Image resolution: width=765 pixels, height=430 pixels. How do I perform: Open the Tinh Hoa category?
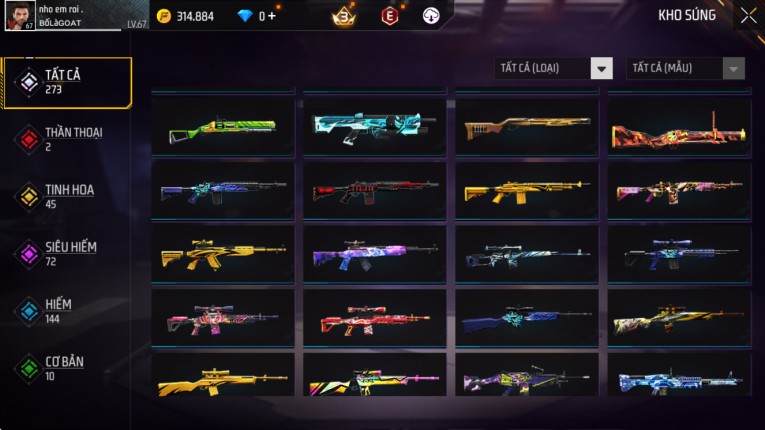coord(68,196)
